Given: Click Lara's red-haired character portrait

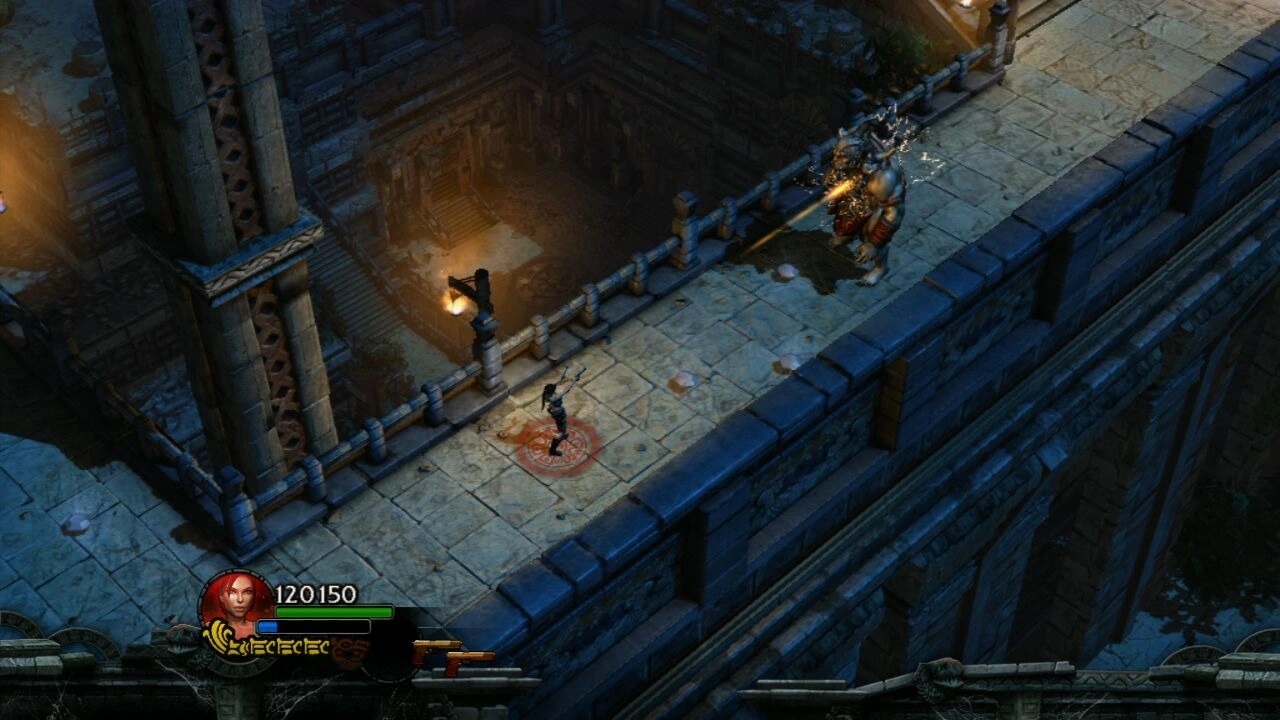Looking at the screenshot, I should [236, 602].
